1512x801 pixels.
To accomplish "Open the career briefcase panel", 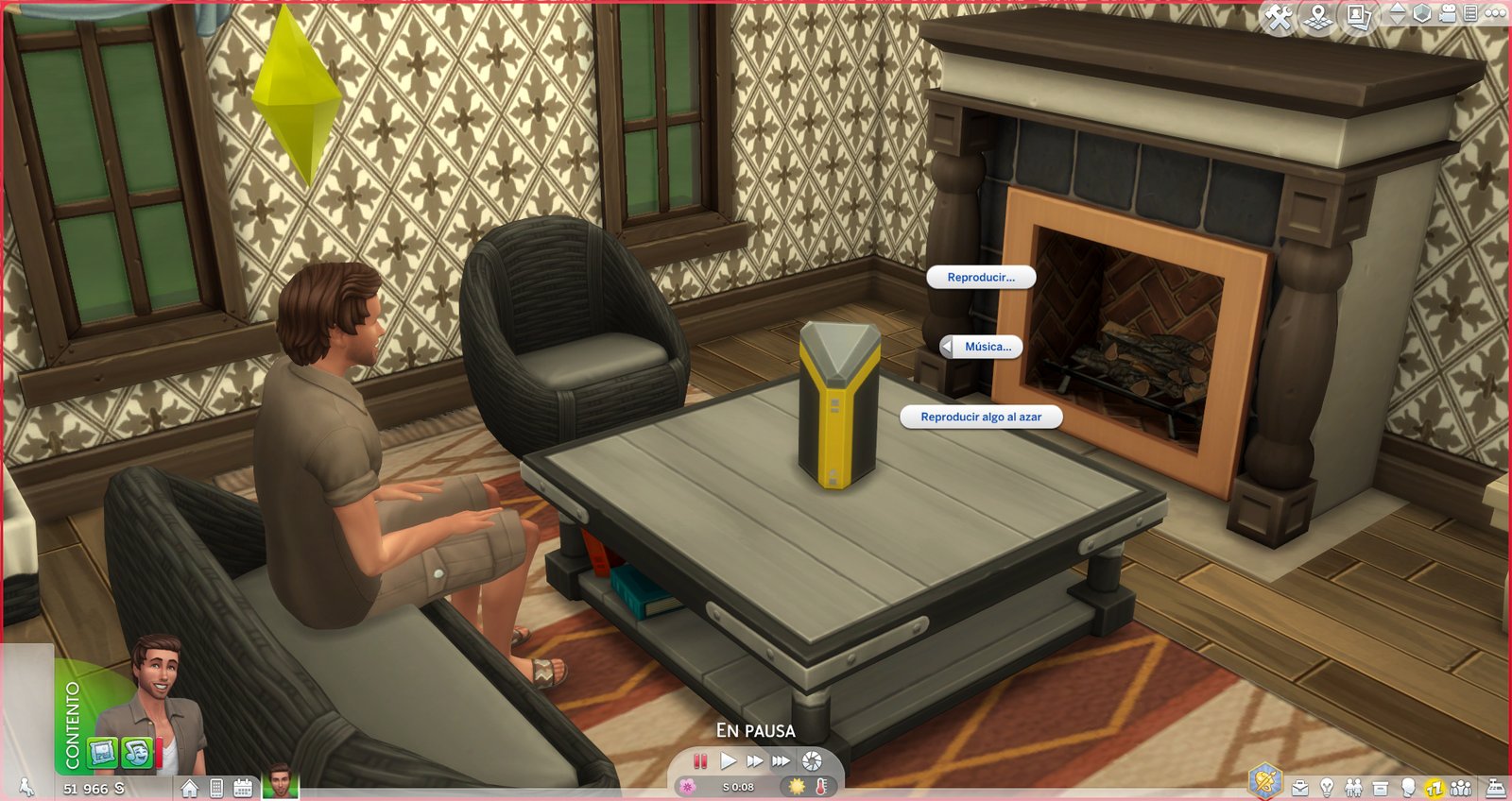I will 1300,788.
